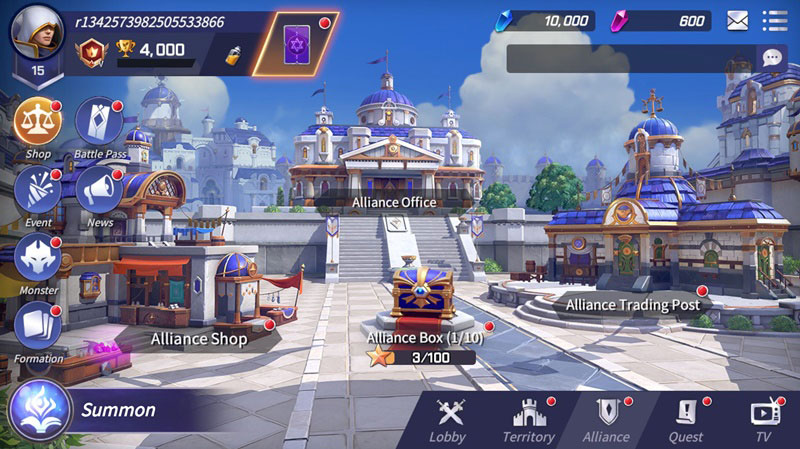Select the Alliance tab

pos(606,420)
